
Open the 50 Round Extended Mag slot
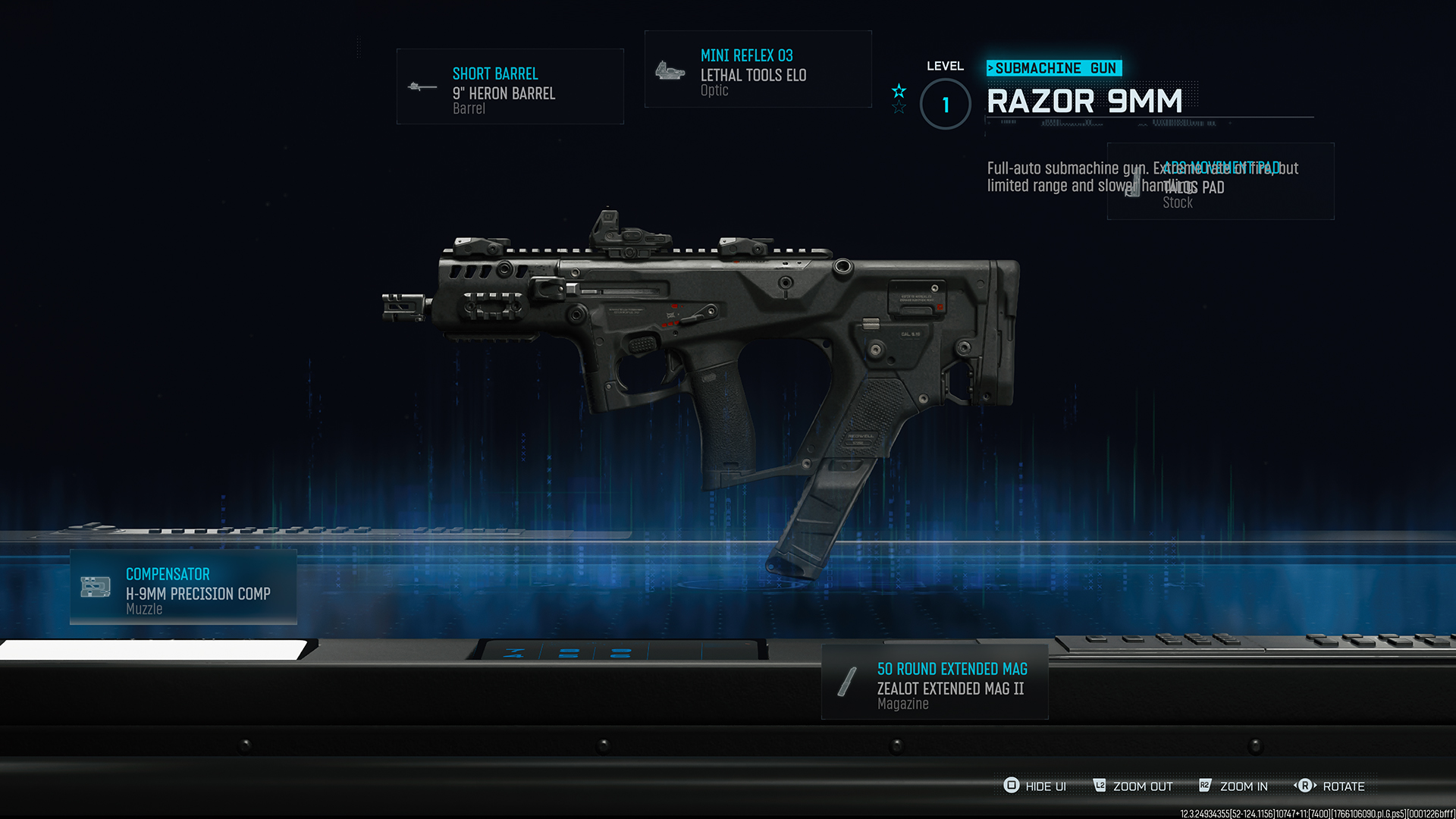[x=934, y=681]
